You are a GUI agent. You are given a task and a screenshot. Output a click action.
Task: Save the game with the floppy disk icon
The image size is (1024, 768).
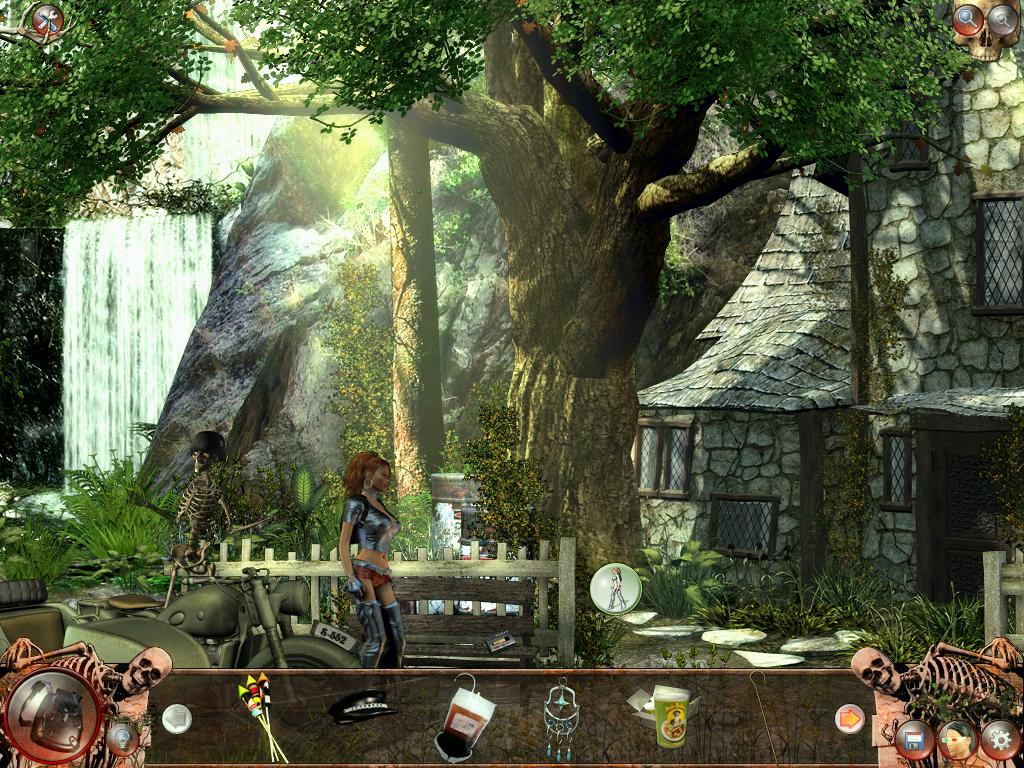click(x=914, y=740)
